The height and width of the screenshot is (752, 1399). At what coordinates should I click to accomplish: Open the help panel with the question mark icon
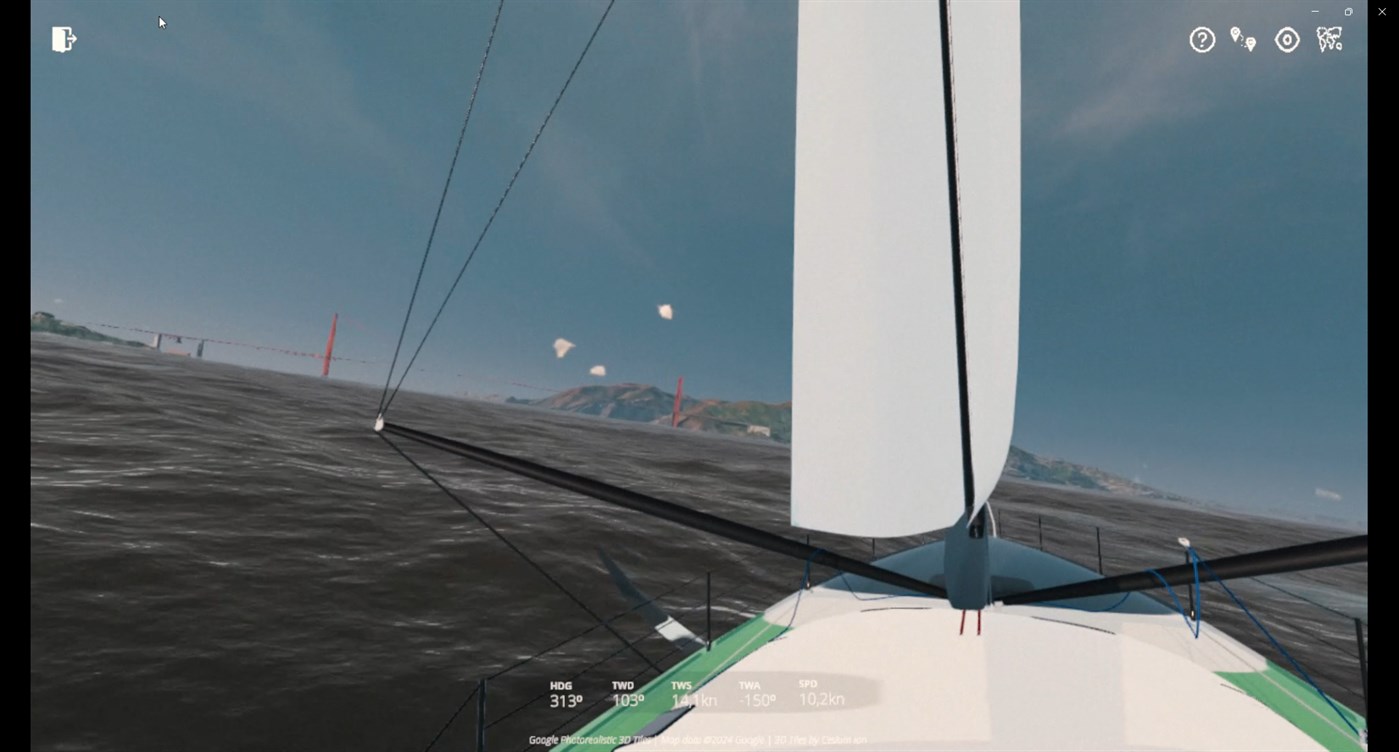(x=1201, y=39)
